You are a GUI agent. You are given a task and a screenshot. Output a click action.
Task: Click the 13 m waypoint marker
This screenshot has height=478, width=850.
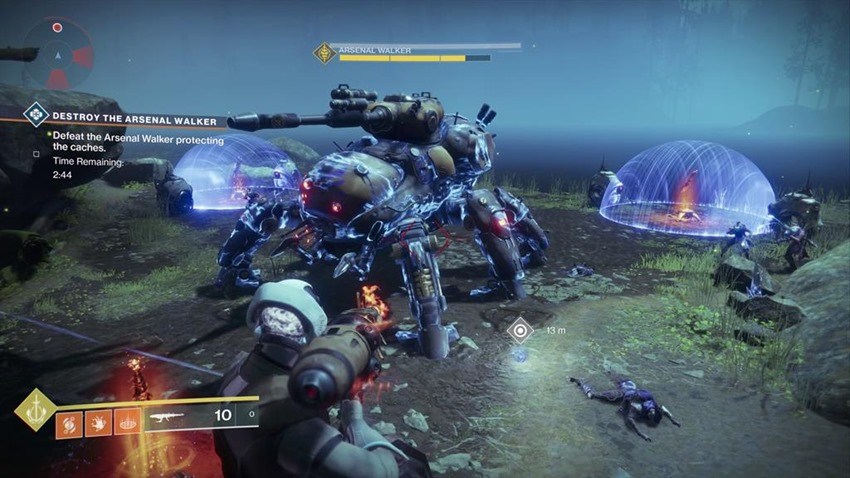coord(519,330)
